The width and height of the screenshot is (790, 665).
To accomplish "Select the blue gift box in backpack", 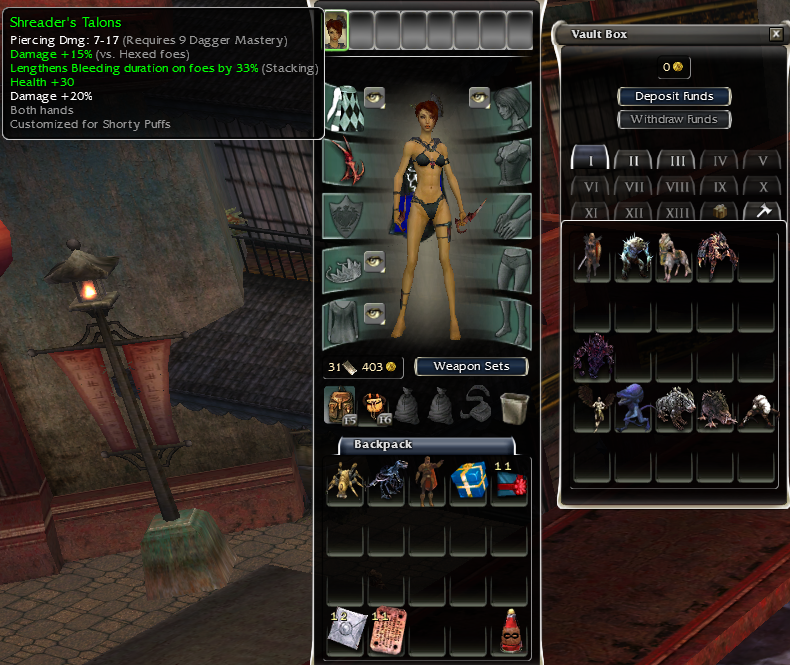I will point(468,481).
